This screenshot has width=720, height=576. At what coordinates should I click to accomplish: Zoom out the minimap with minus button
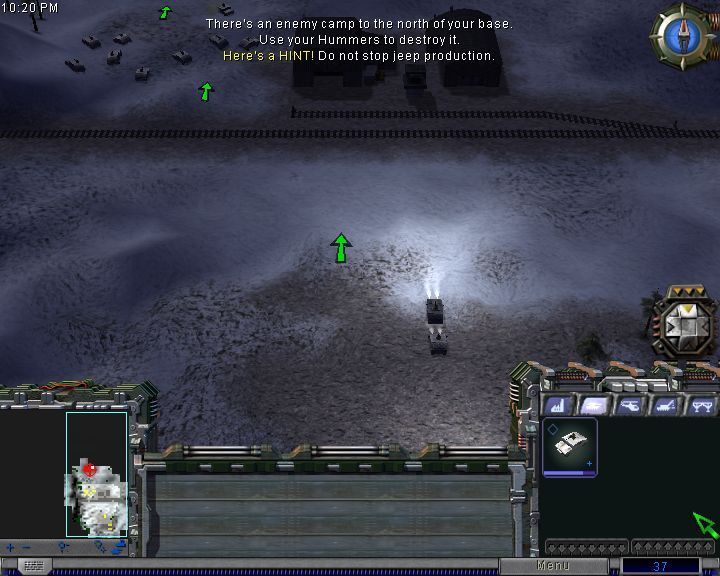pos(26,547)
